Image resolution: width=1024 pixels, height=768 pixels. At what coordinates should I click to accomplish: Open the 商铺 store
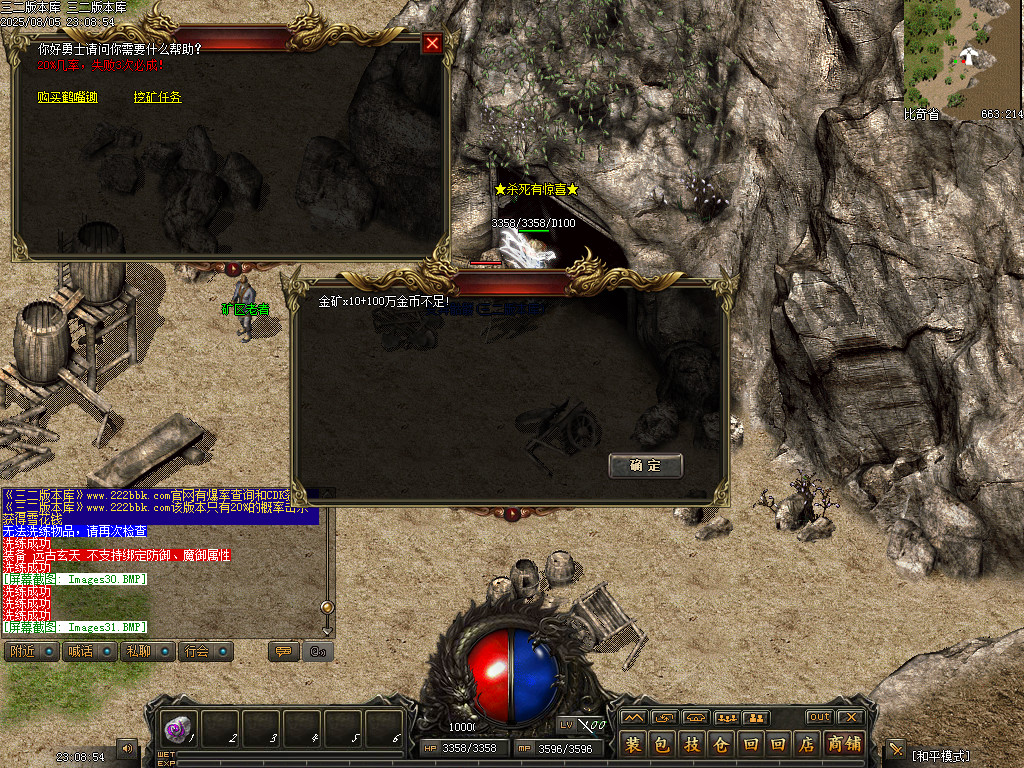point(845,745)
